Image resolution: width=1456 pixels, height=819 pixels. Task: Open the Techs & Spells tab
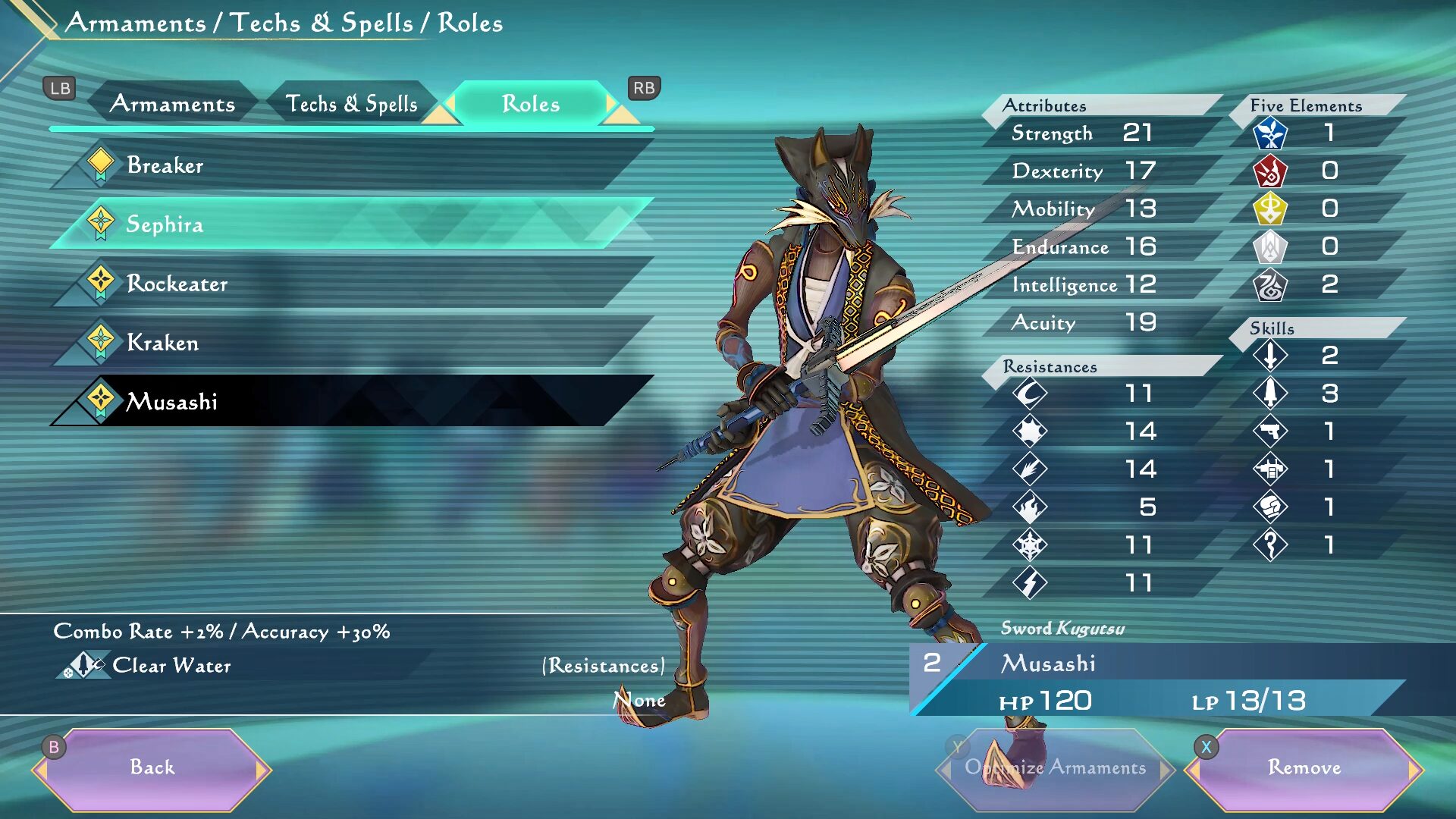click(x=351, y=104)
